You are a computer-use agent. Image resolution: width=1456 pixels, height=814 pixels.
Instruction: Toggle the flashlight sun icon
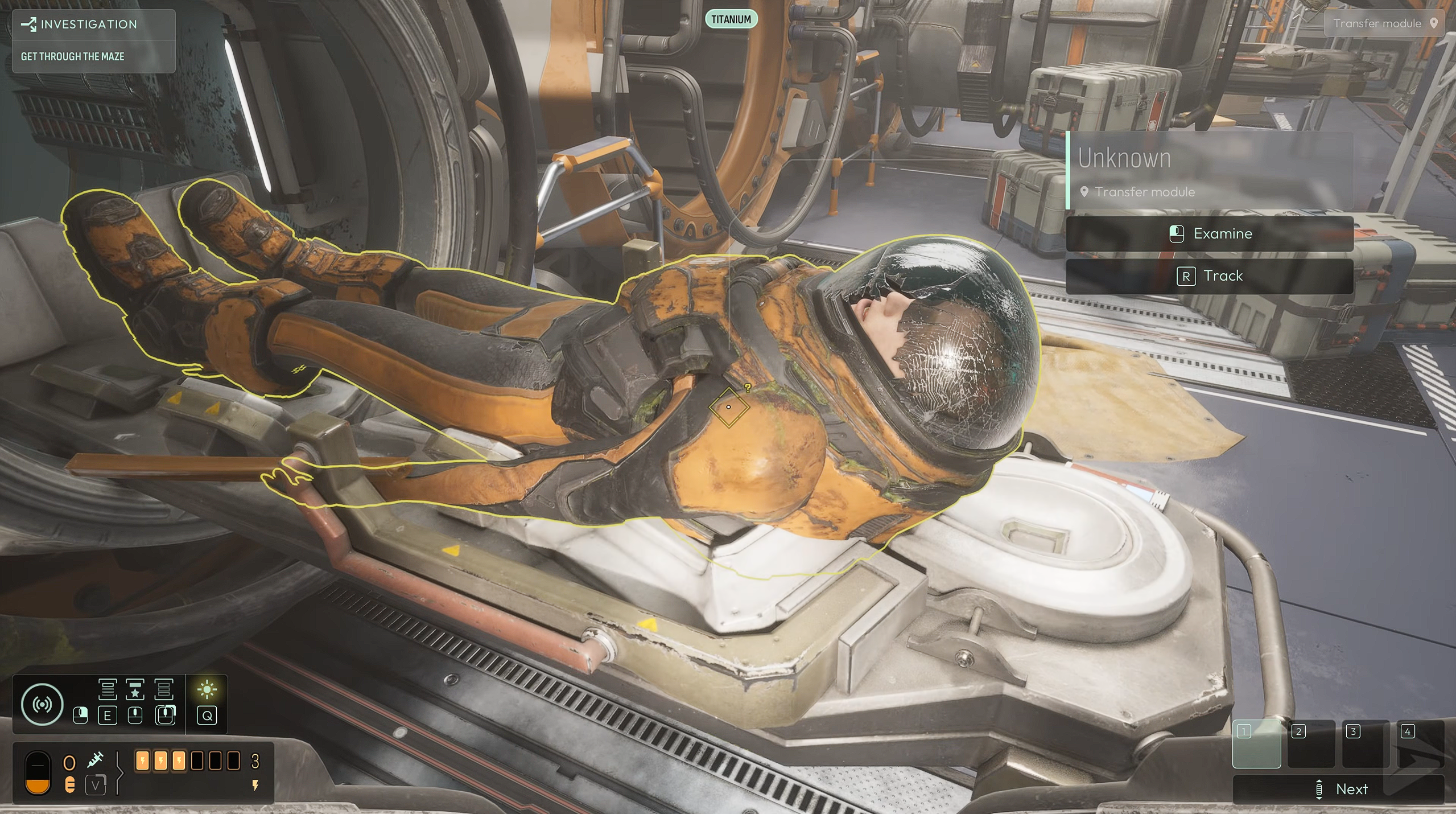point(207,690)
